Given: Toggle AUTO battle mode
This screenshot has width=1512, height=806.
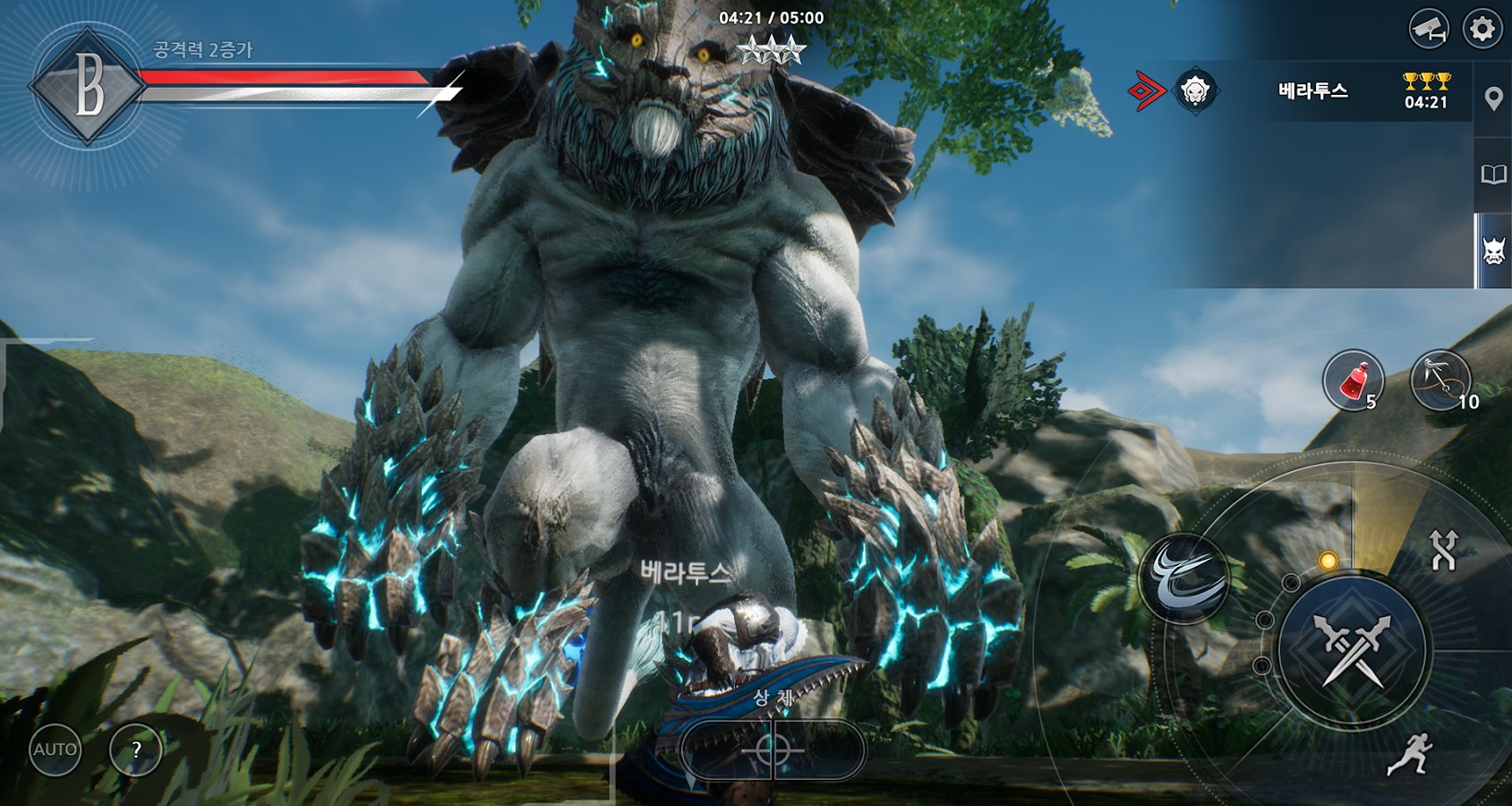Looking at the screenshot, I should tap(56, 750).
